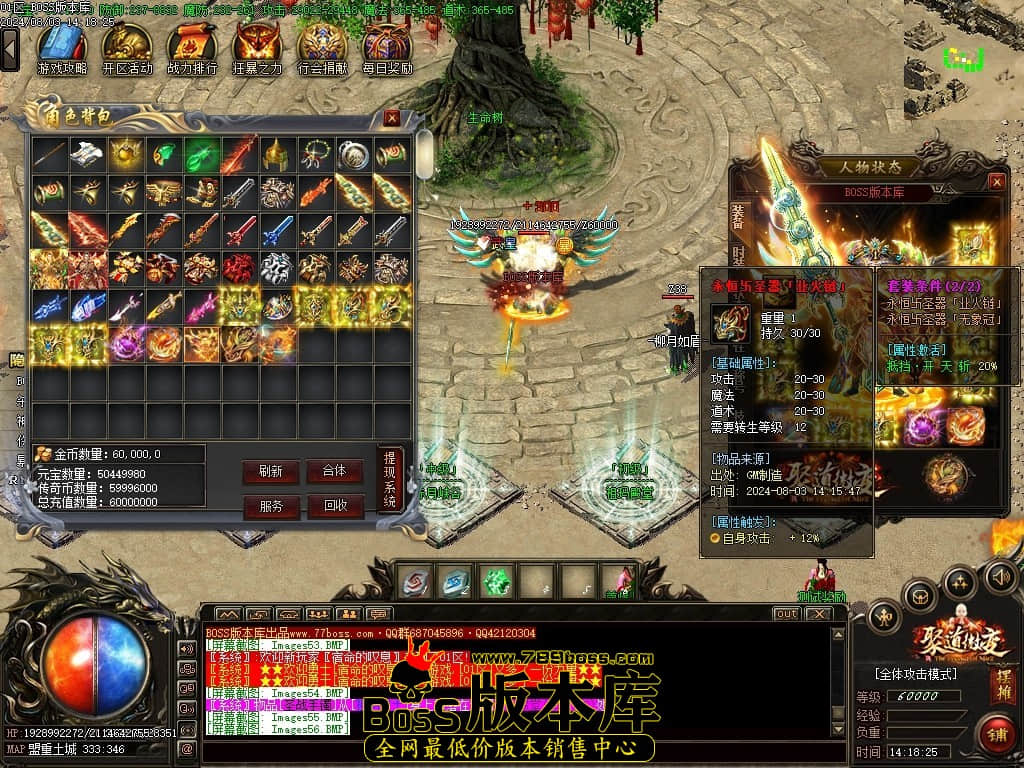The height and width of the screenshot is (768, 1024).
Task: Toggle the sound speaker button
Action: tap(1000, 576)
